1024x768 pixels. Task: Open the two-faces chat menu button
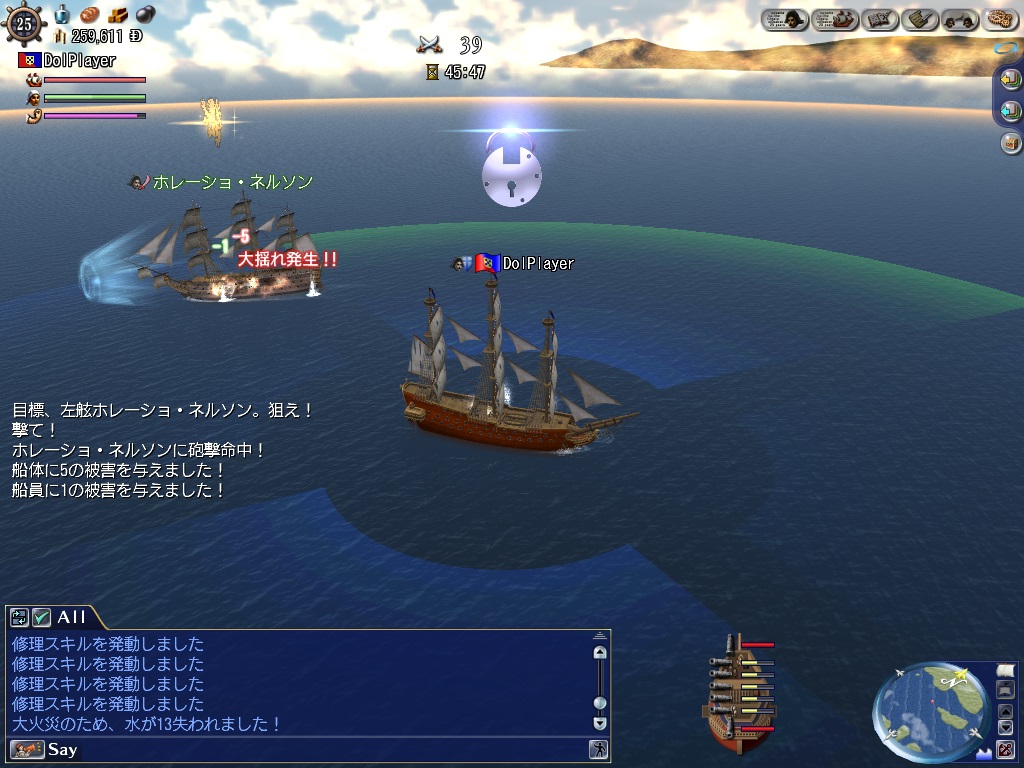point(959,19)
